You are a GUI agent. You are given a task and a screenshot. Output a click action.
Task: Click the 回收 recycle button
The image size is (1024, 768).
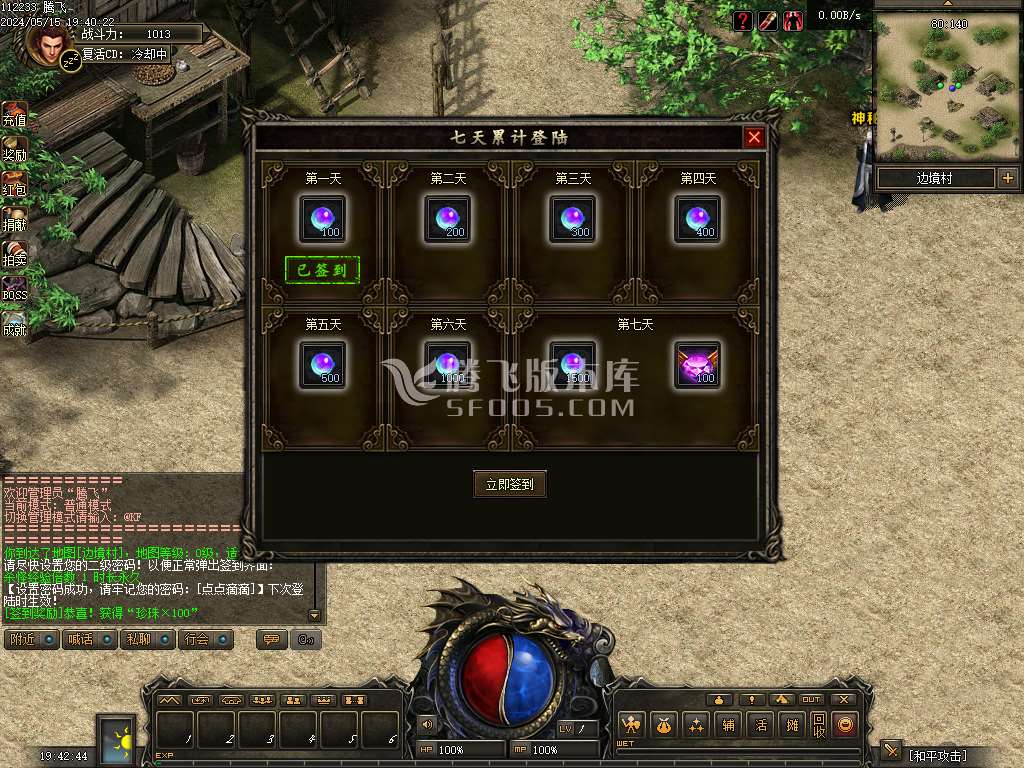[x=819, y=725]
